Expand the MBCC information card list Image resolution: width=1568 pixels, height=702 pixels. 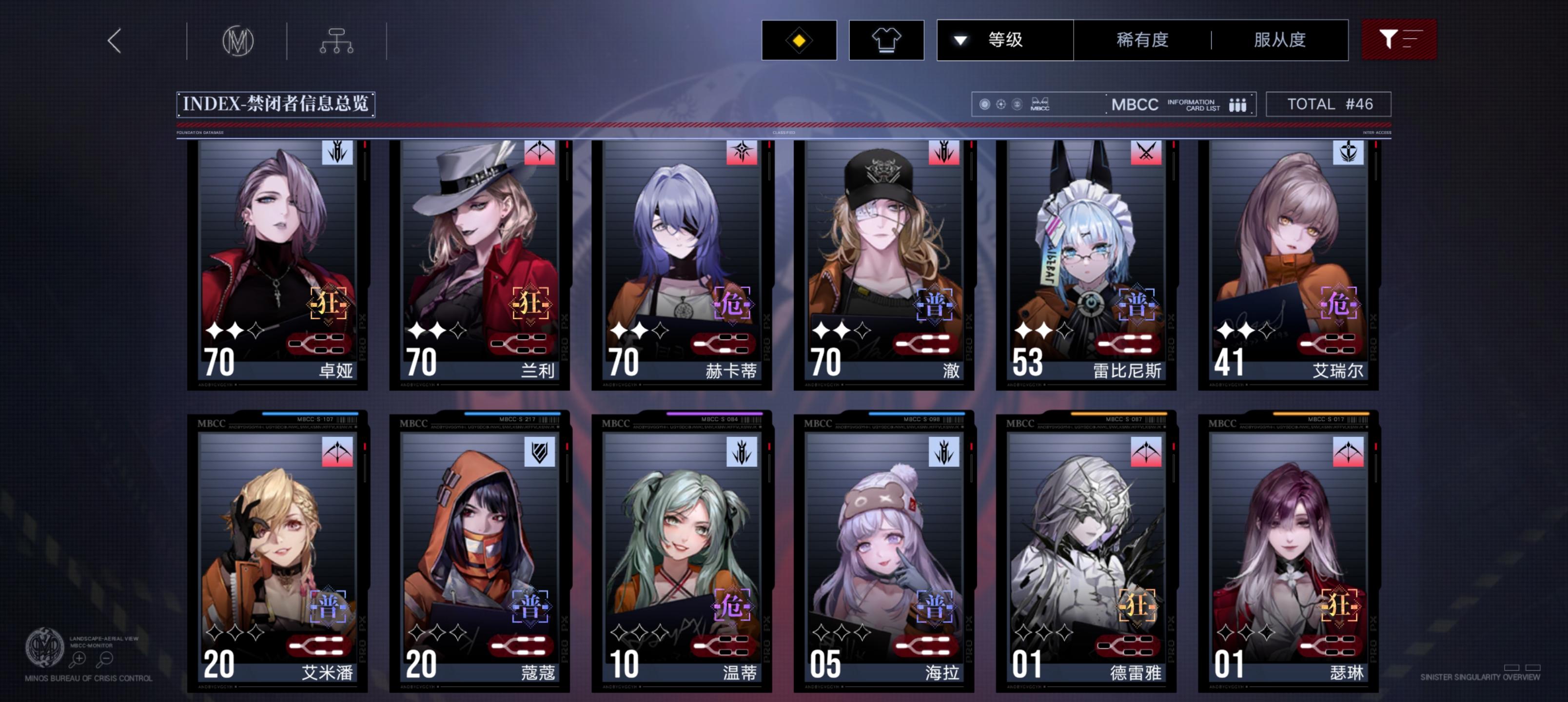click(1192, 104)
